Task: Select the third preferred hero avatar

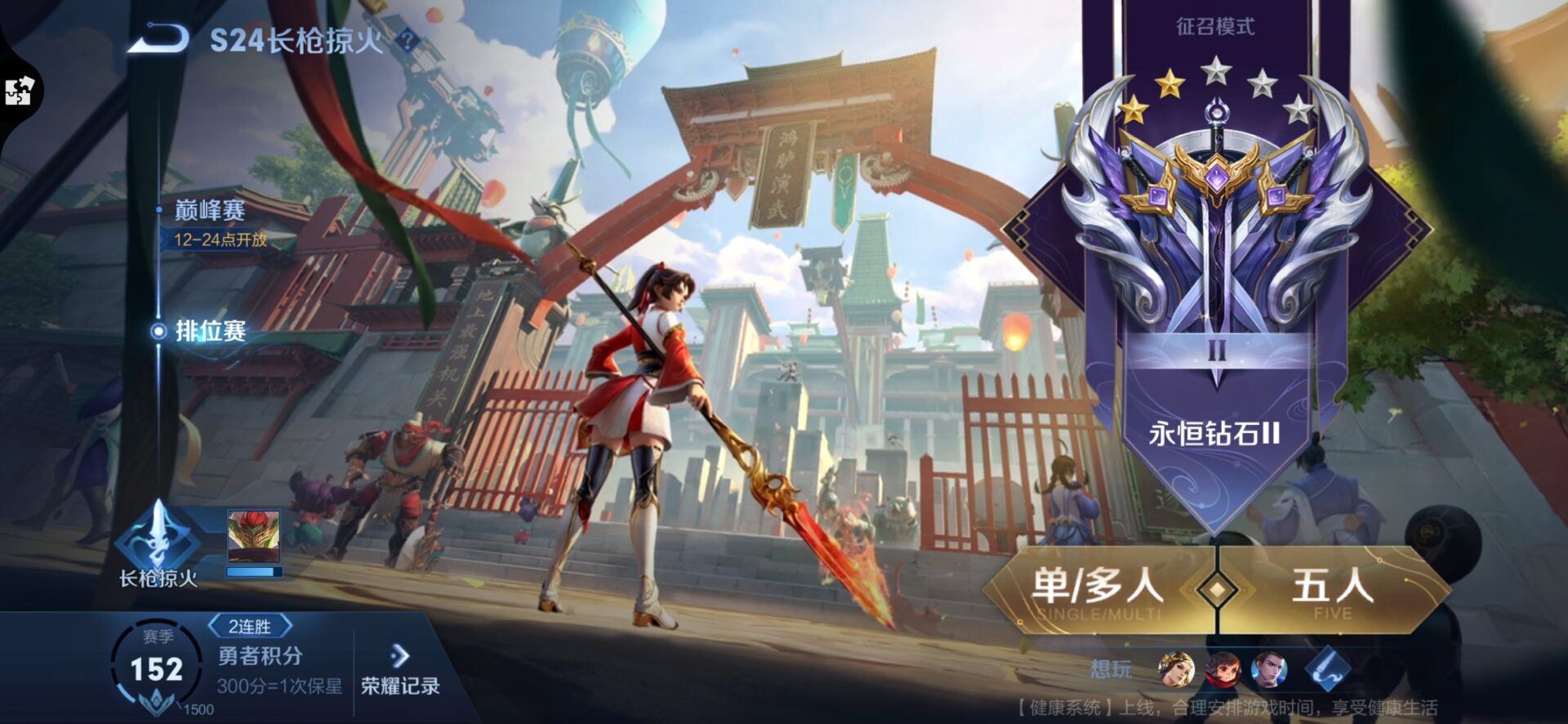Action: (x=1269, y=669)
